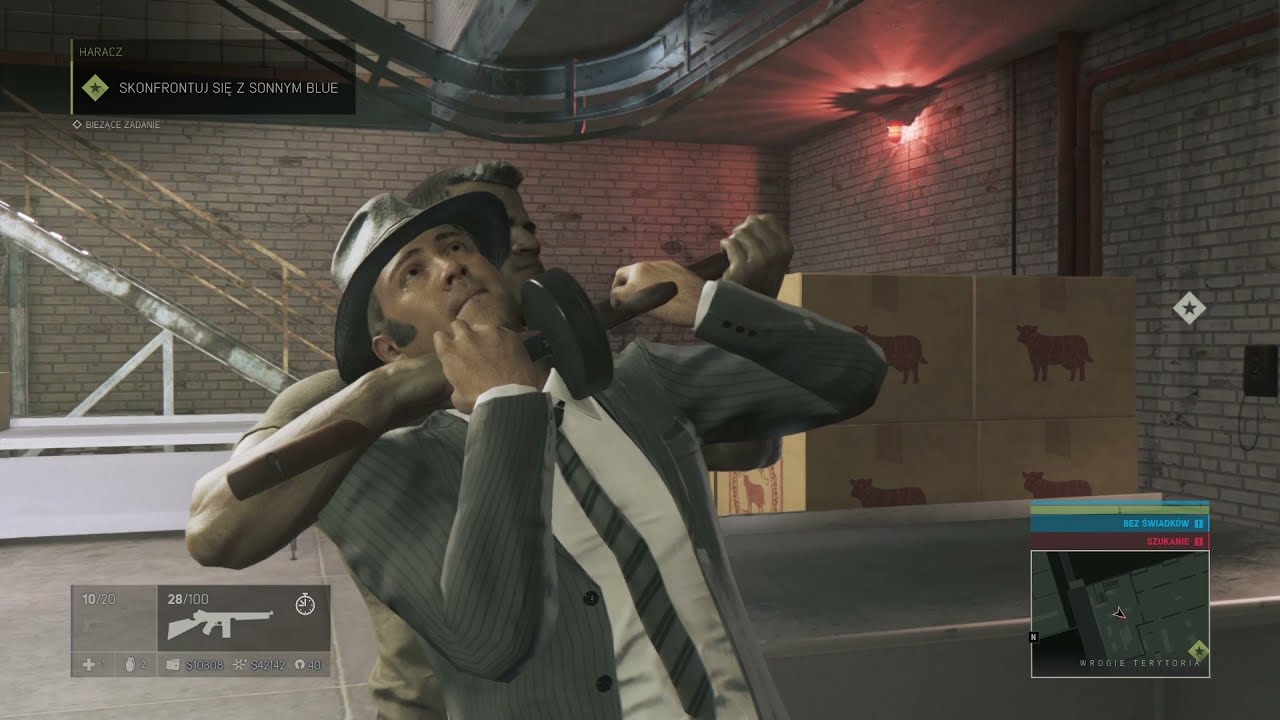Click the objective star marker on the minimap

(x=1198, y=651)
